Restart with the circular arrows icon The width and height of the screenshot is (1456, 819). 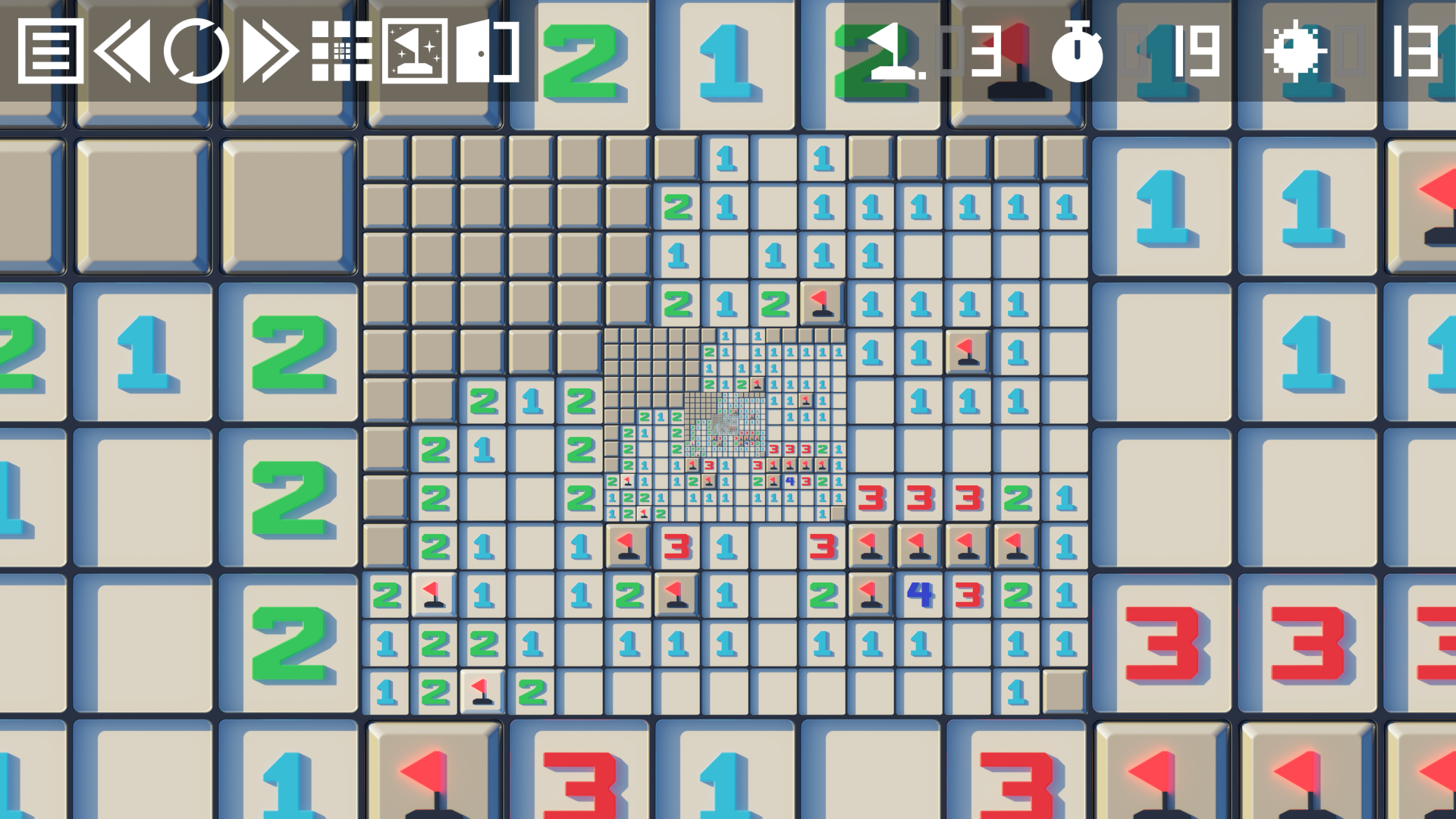click(196, 51)
